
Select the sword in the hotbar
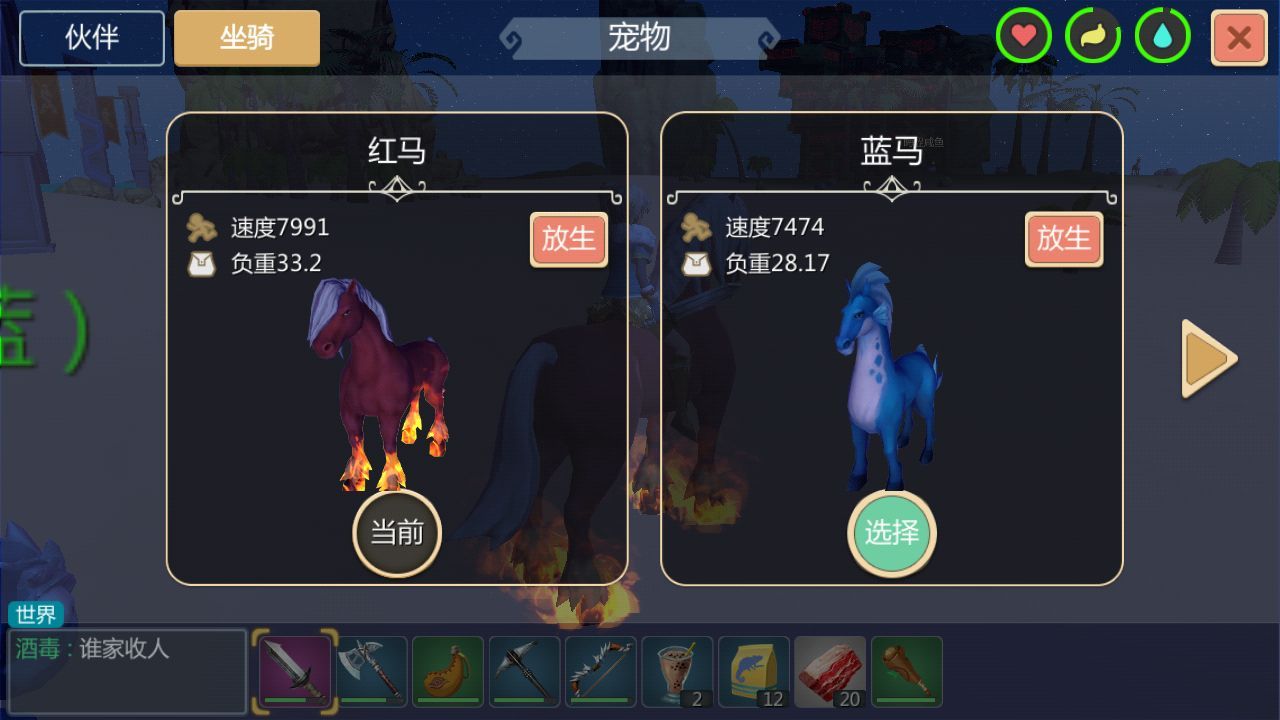[295, 670]
